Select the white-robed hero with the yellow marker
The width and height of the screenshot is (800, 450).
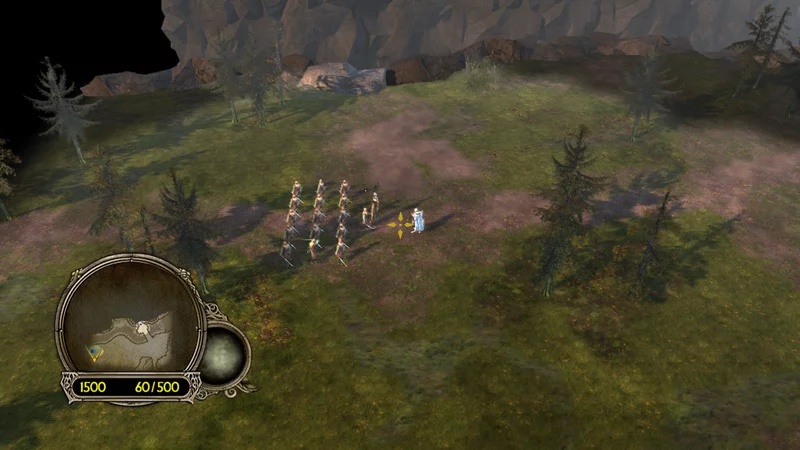pyautogui.click(x=419, y=221)
